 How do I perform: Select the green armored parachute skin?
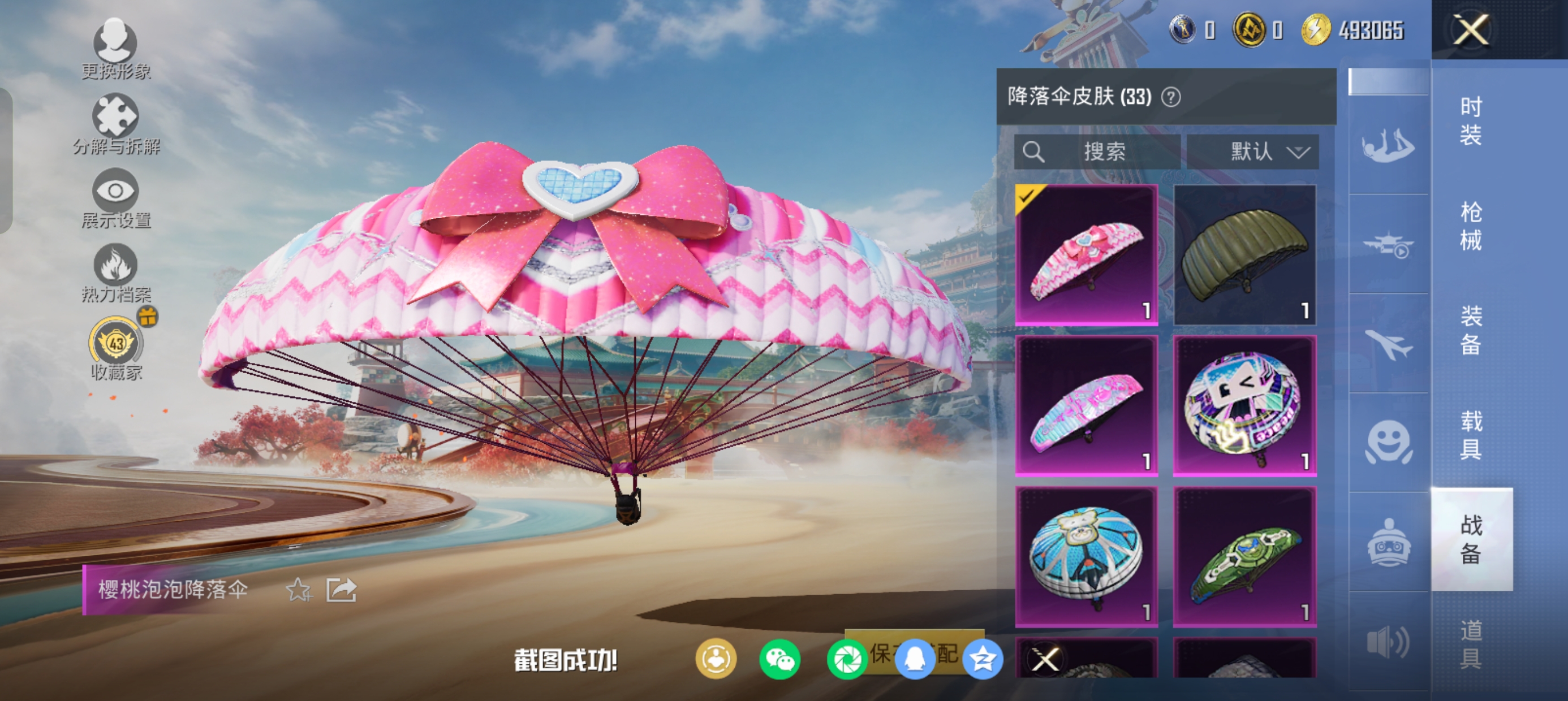pyautogui.click(x=1245, y=556)
